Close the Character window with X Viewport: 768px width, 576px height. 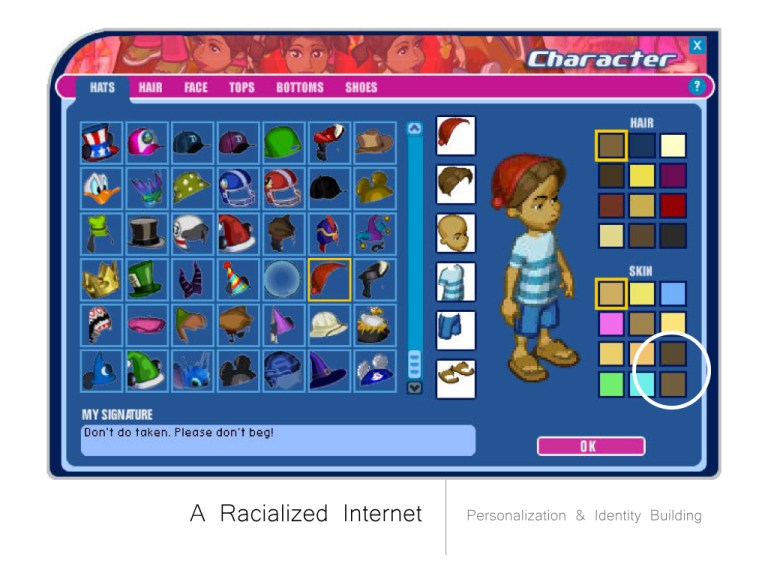click(x=697, y=45)
